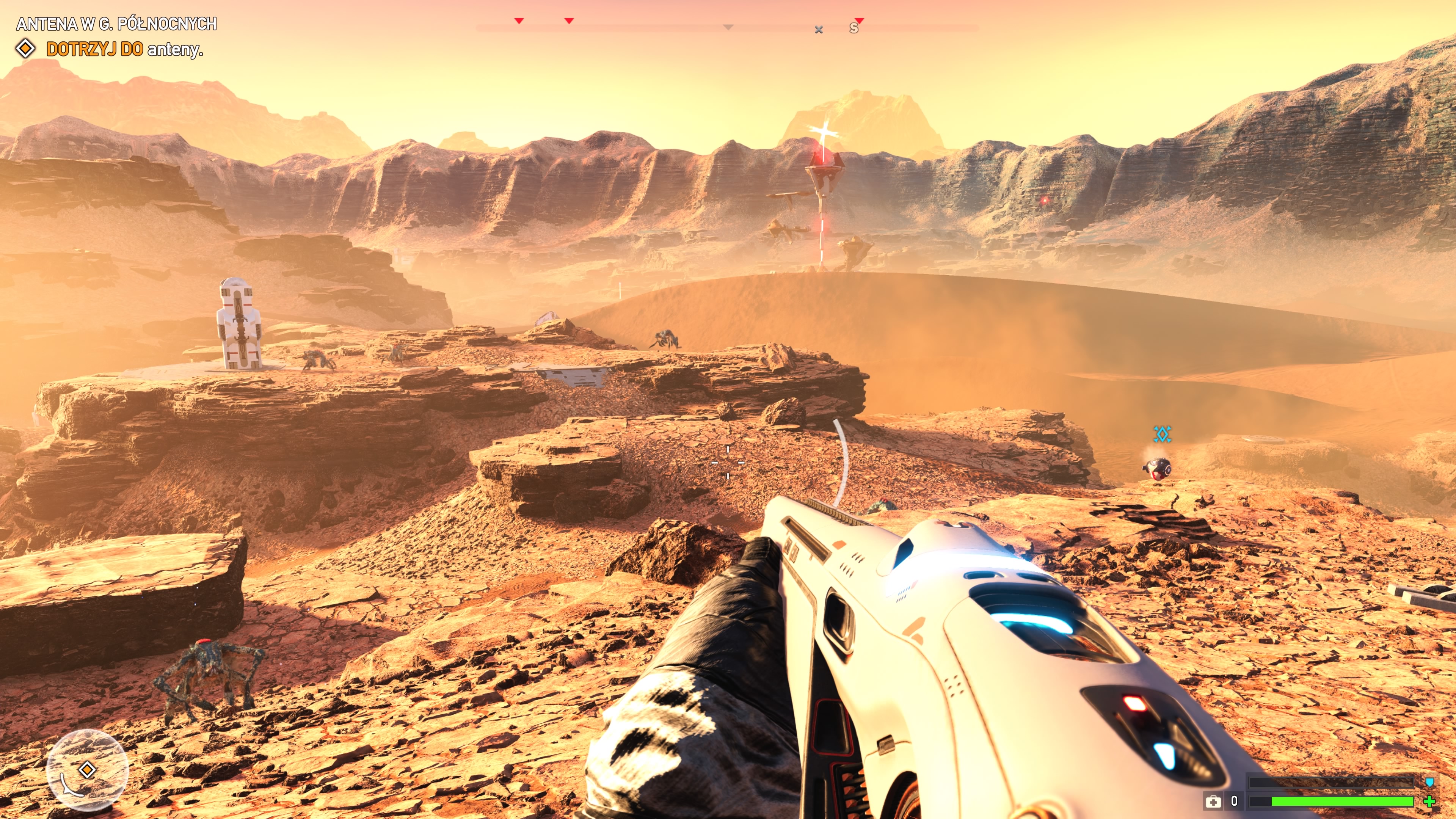Use the medkit icon
This screenshot has height=819, width=1456.
1213,802
